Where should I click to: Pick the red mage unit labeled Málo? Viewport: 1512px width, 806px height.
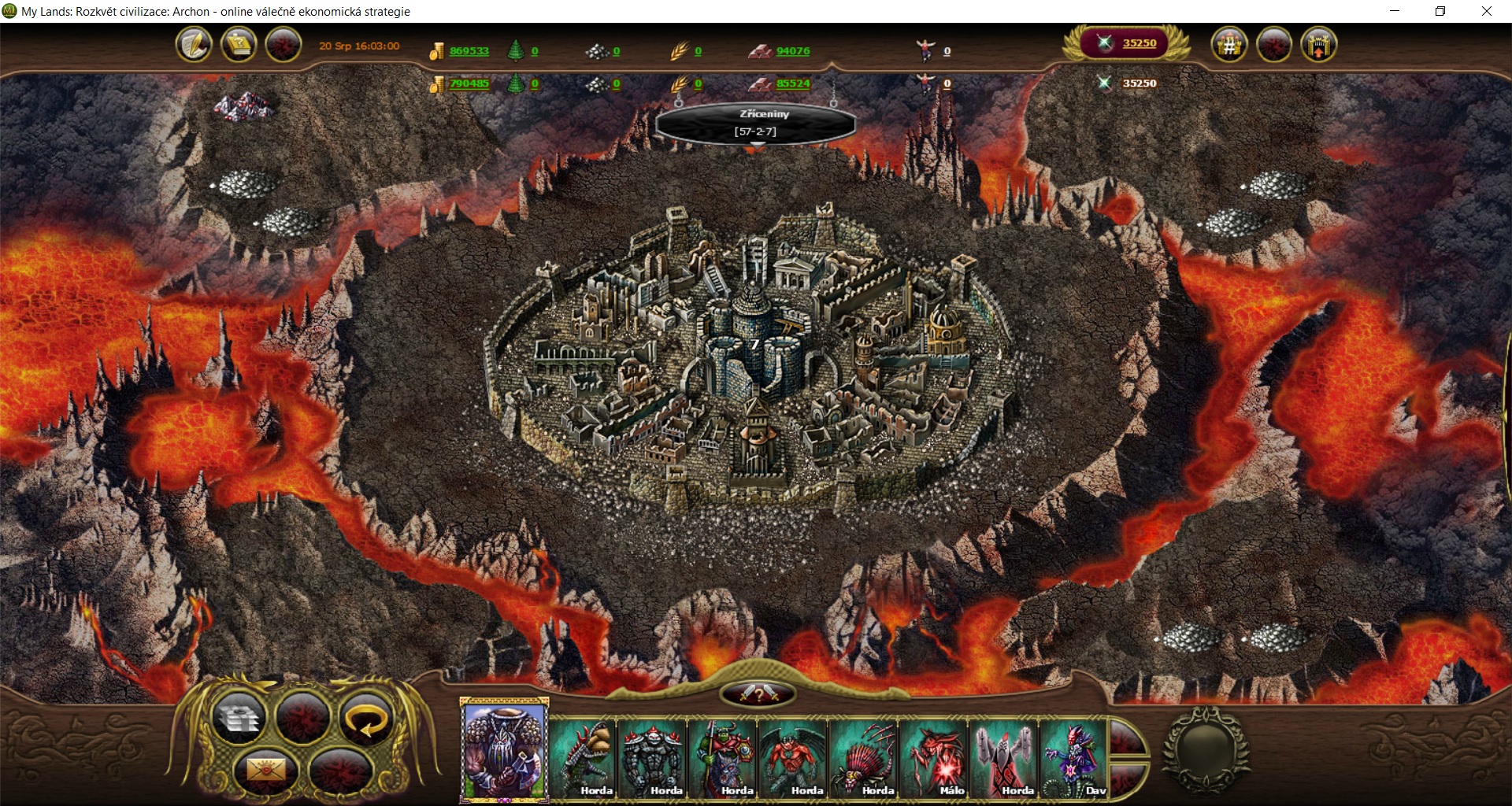[x=934, y=757]
